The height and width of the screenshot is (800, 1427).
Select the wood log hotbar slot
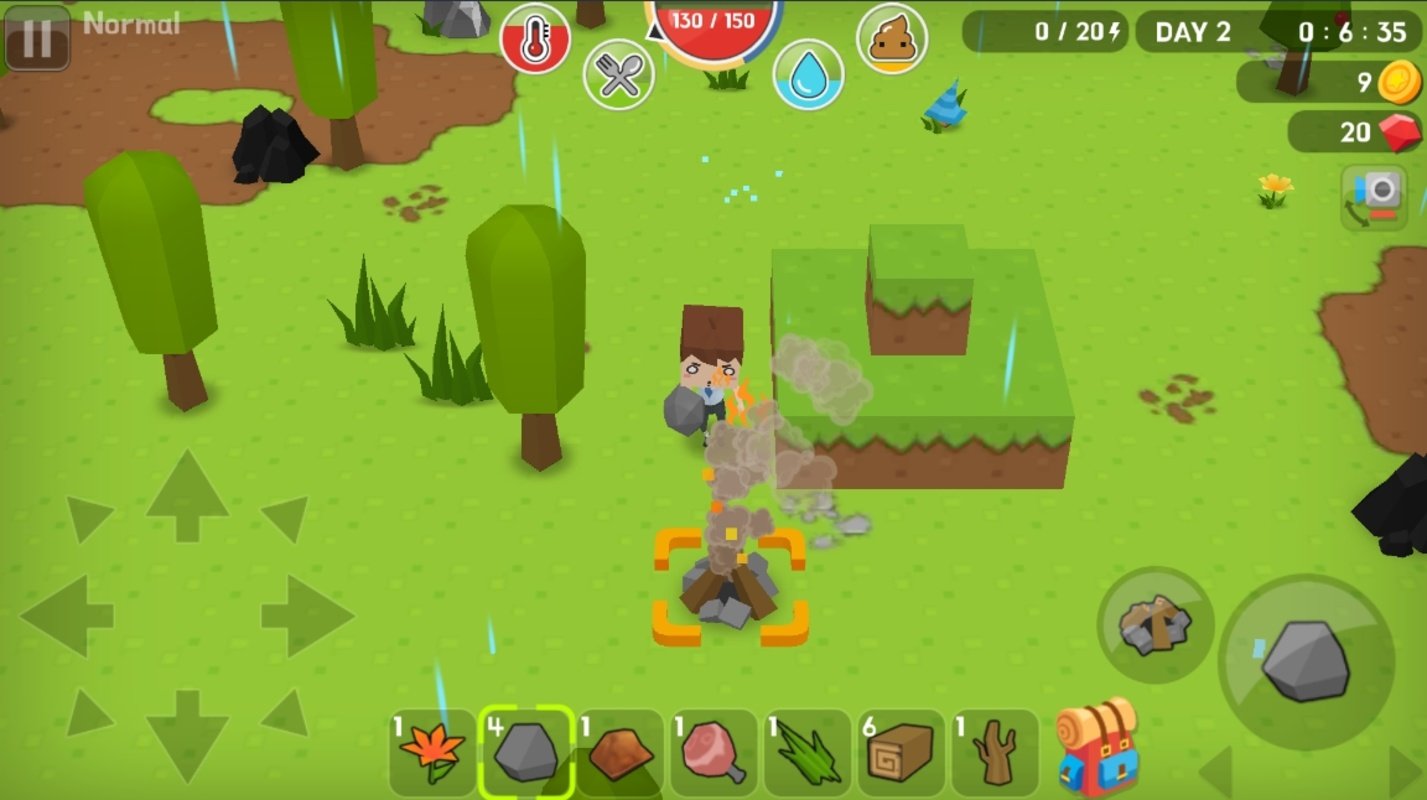click(x=900, y=752)
